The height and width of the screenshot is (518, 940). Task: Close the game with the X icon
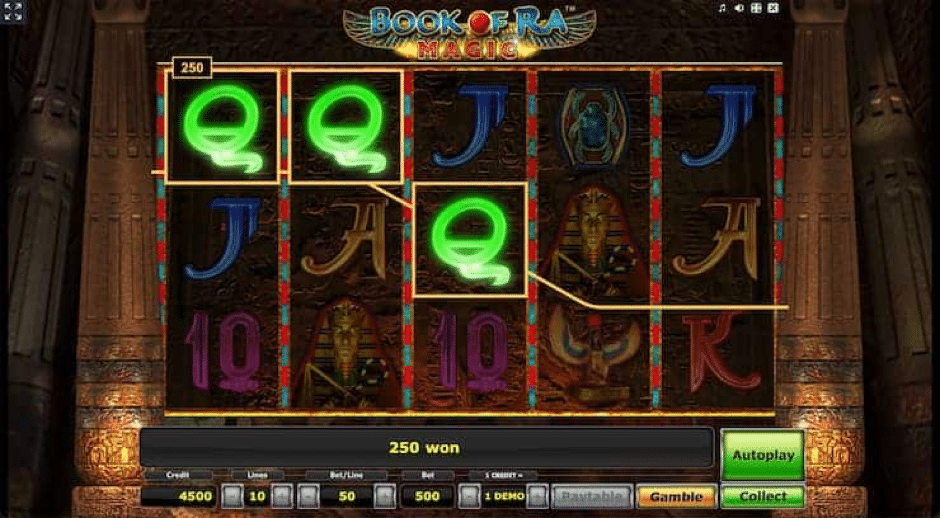pos(772,8)
